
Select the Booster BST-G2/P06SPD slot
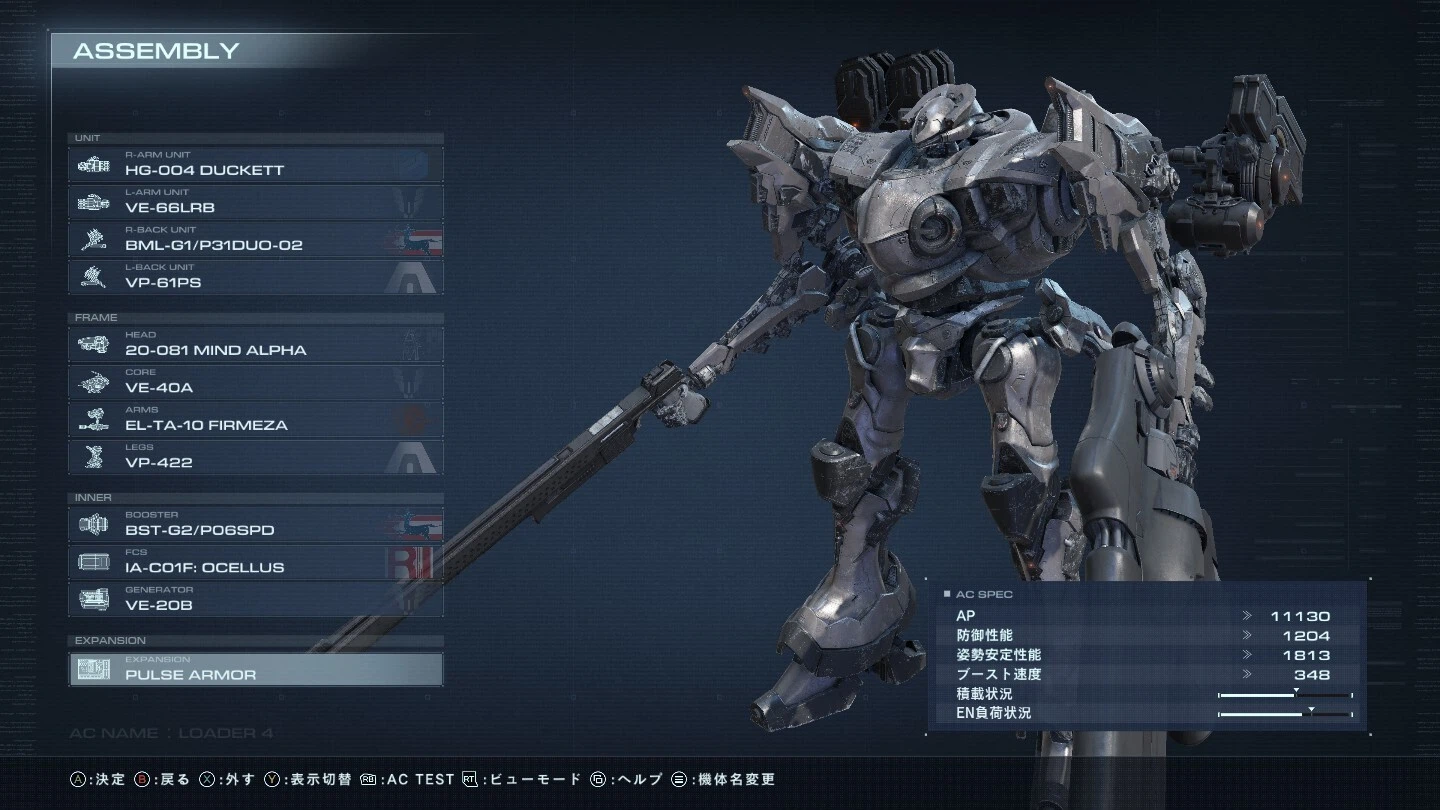coord(256,525)
